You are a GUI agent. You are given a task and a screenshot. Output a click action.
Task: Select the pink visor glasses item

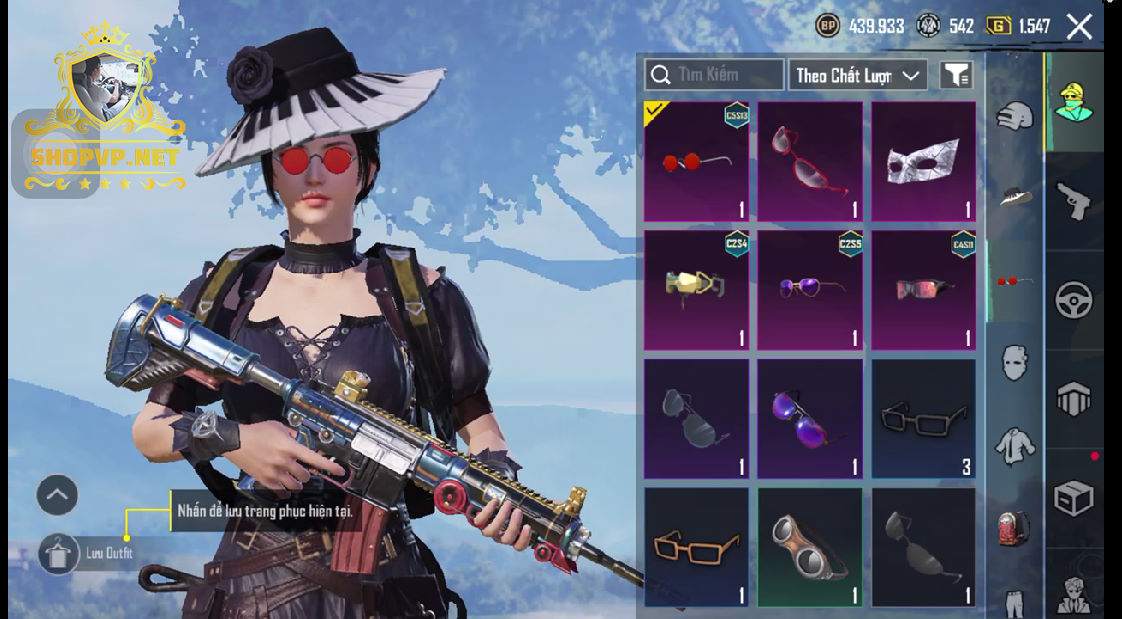(x=923, y=290)
